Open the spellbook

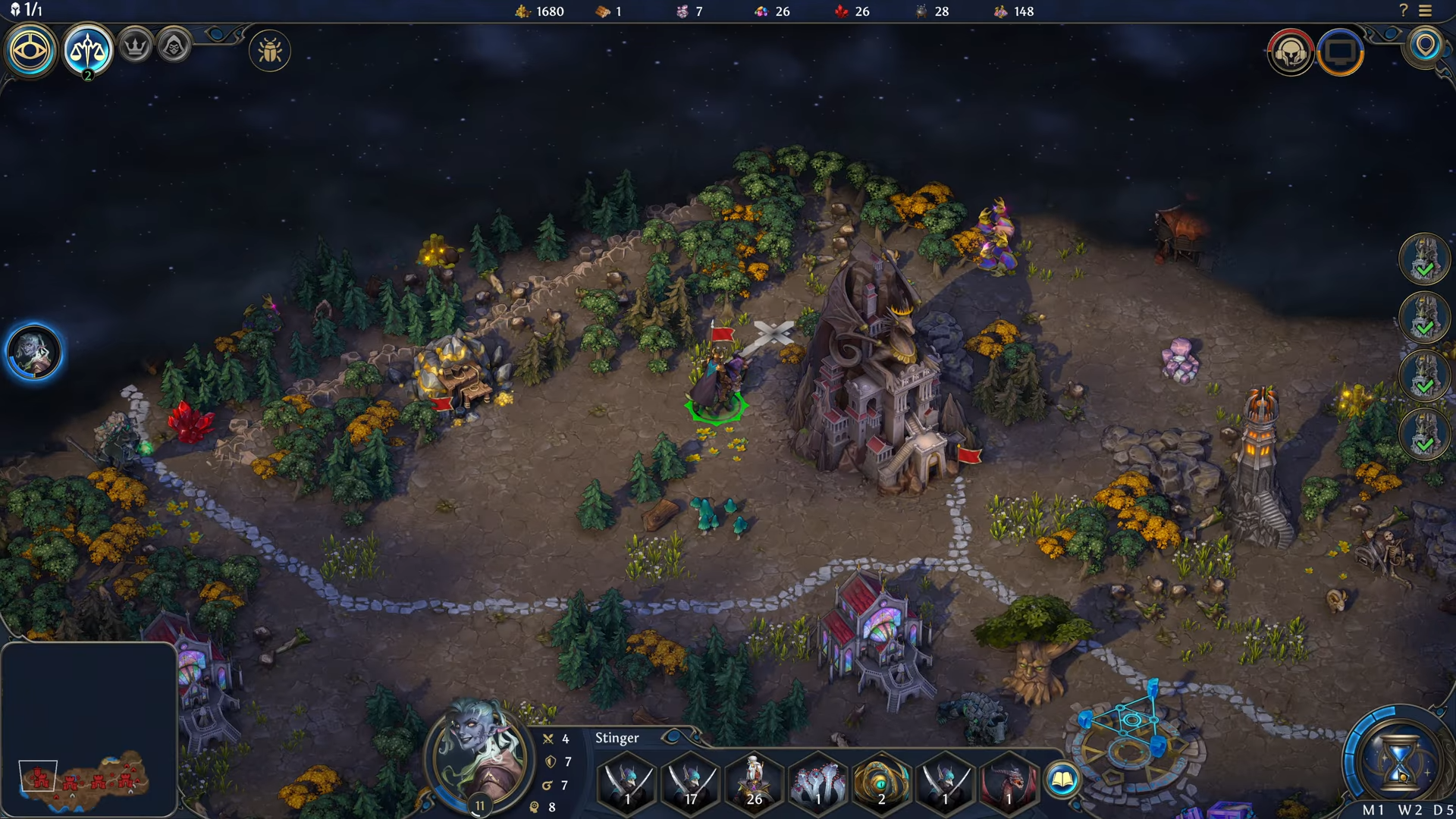click(1062, 780)
